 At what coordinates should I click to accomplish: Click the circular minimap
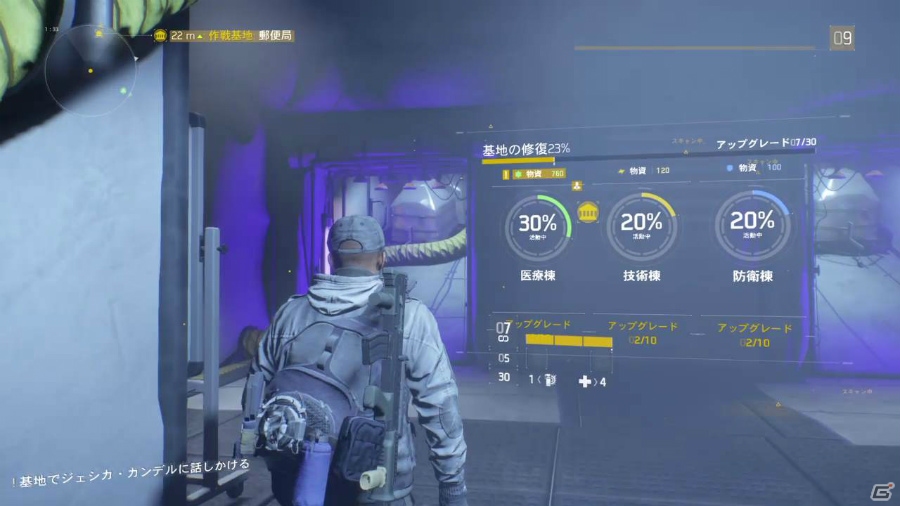click(x=91, y=70)
